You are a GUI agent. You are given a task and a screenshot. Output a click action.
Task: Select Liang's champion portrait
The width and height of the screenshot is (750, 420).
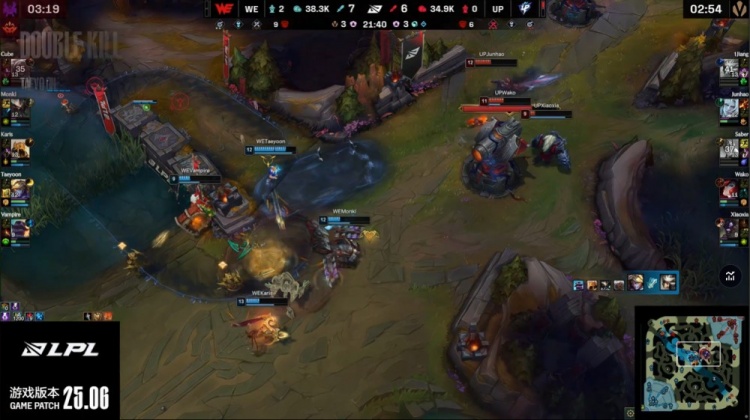click(x=730, y=70)
